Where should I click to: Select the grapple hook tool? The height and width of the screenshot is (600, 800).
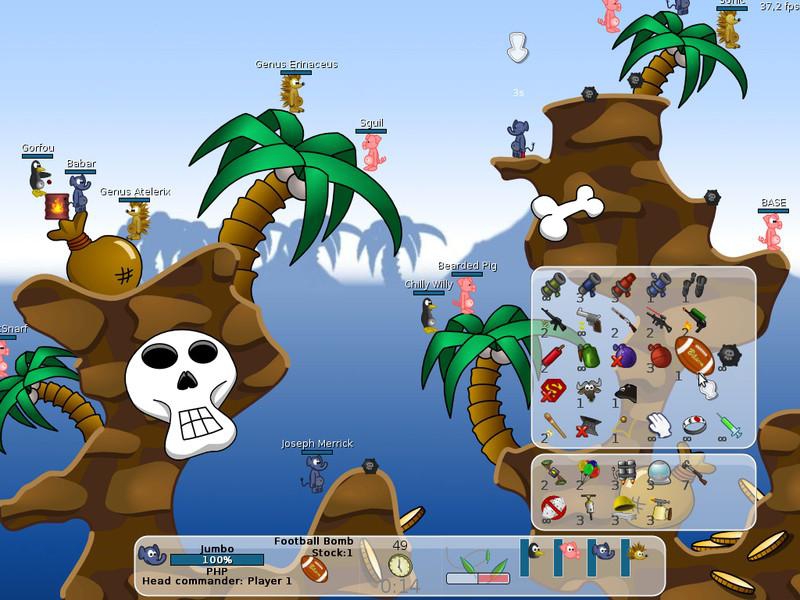tap(693, 472)
